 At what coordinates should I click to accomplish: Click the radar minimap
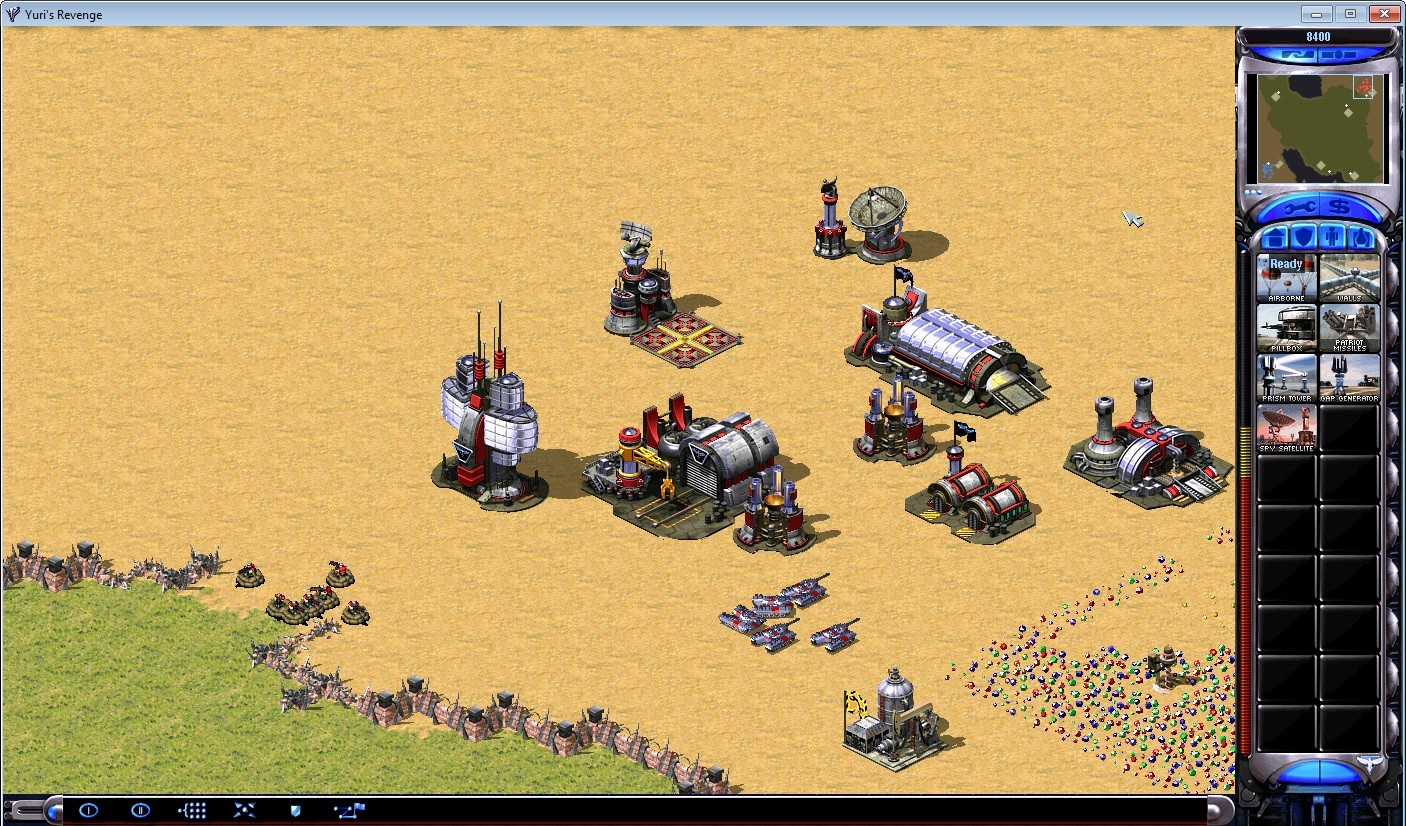coord(1320,128)
